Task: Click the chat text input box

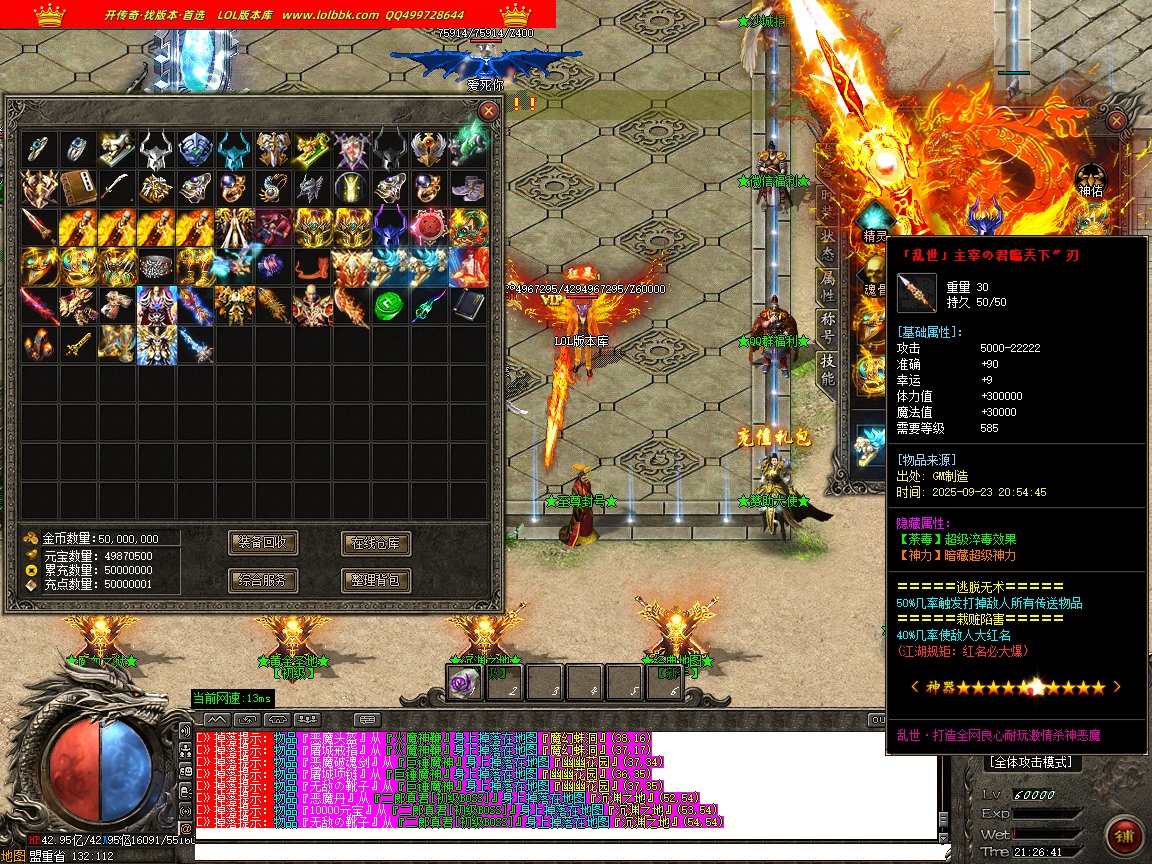Action: coord(560,850)
